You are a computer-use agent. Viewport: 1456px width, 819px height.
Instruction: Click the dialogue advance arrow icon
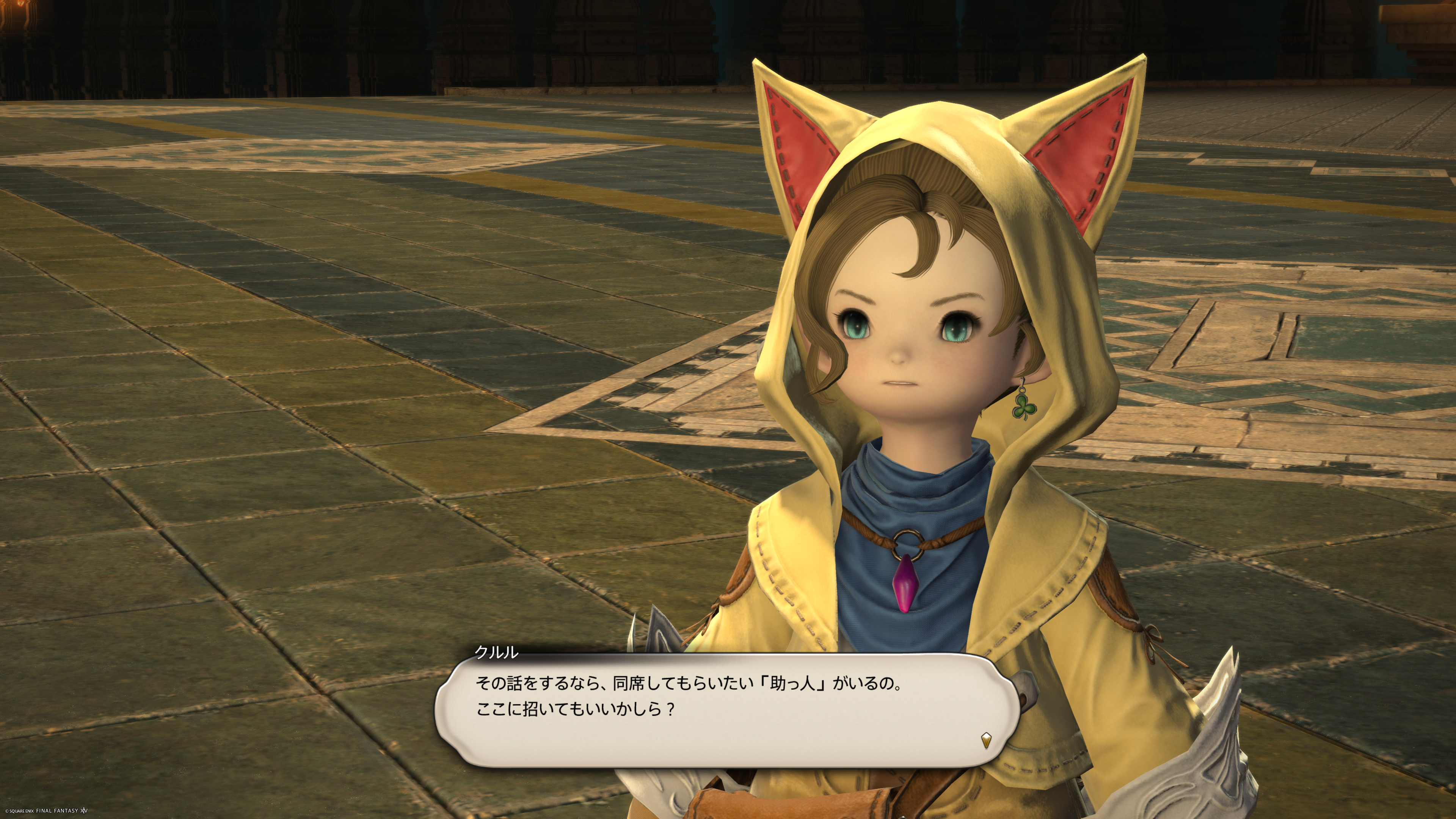(x=986, y=740)
